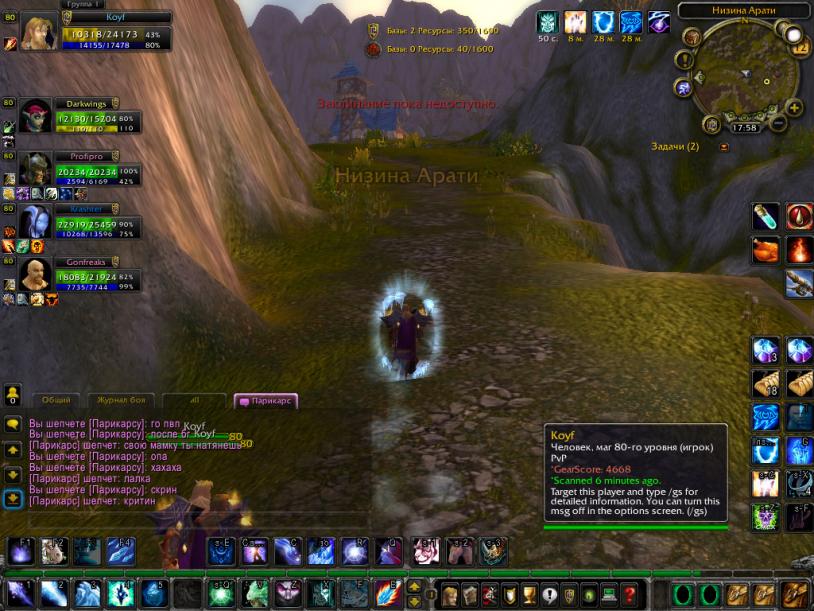Viewport: 814px width, 611px height.
Task: Cast the fire flame spell icon
Action: pyautogui.click(x=799, y=248)
